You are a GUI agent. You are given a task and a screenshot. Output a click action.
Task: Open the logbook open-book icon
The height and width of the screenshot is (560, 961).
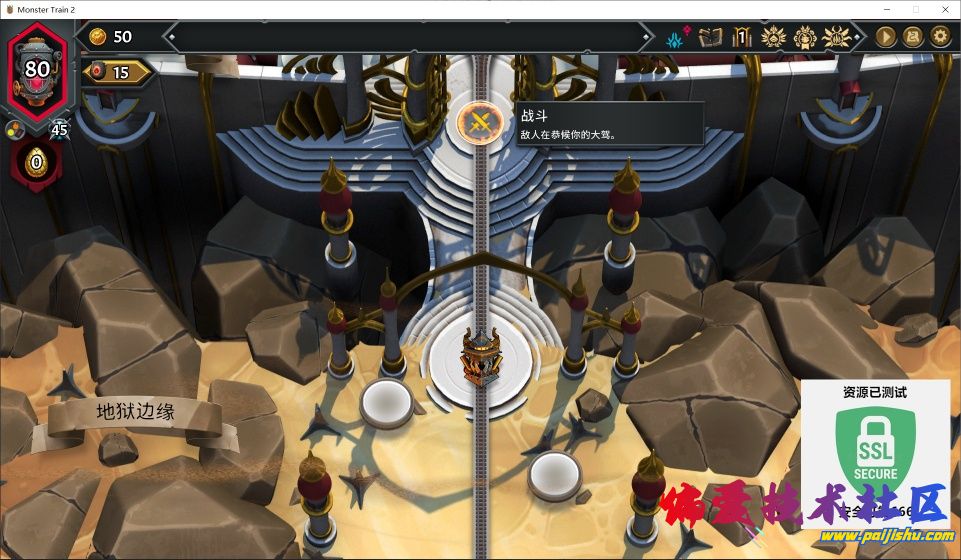pos(710,38)
